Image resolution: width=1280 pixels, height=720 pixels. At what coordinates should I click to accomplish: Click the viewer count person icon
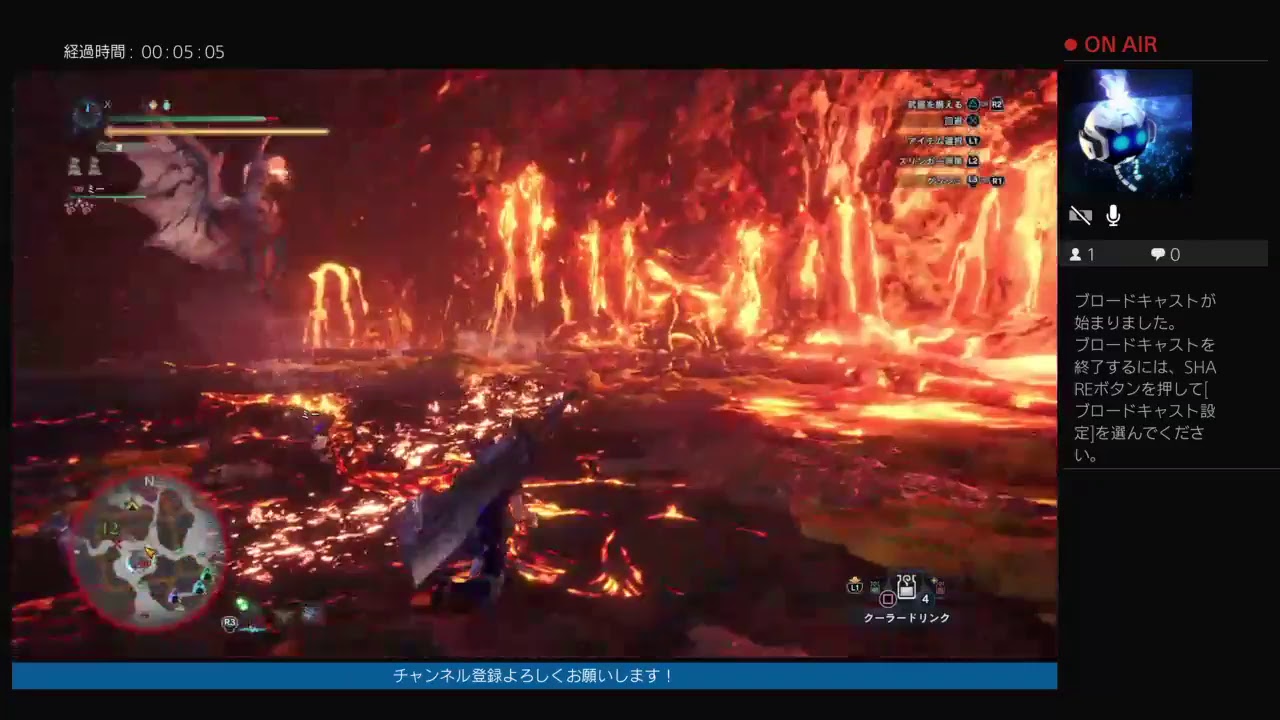1075,254
